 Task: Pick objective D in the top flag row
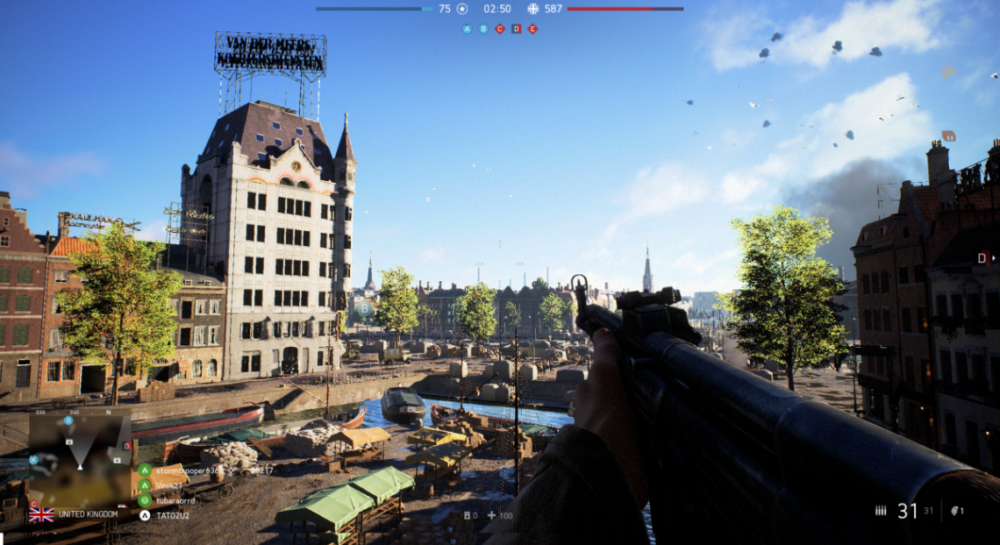pos(516,29)
